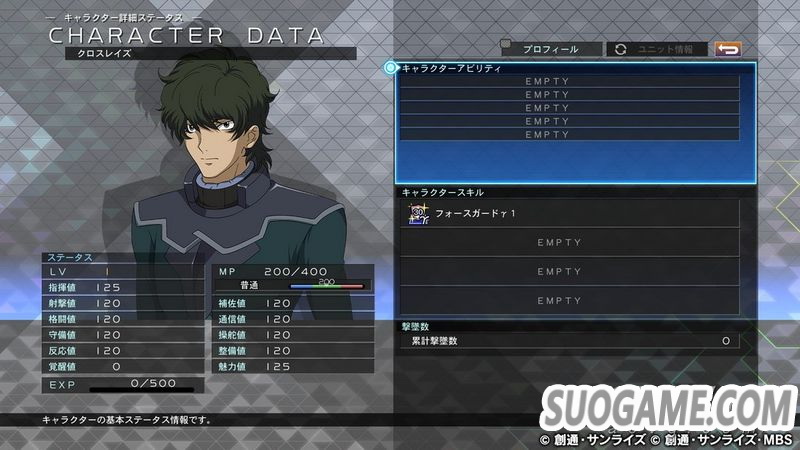Image resolution: width=800 pixels, height=450 pixels.
Task: Click the フォースガードγ1 skill icon
Action: (x=419, y=213)
